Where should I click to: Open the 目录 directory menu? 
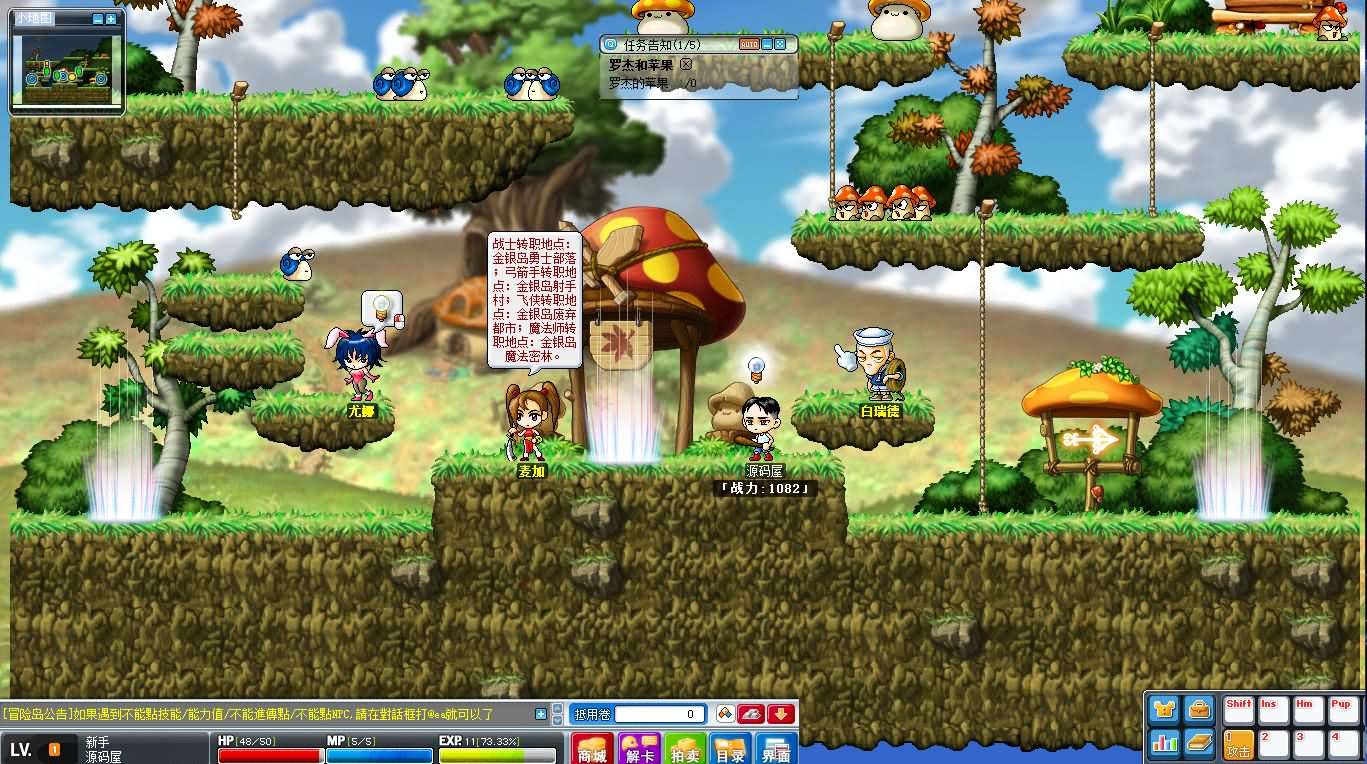(x=728, y=750)
